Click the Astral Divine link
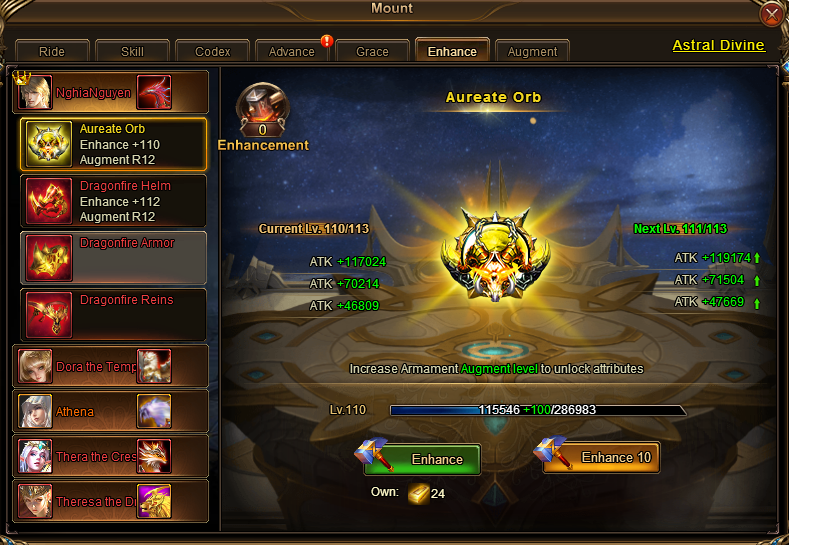Screen dimensions: 817x545 click(x=718, y=45)
